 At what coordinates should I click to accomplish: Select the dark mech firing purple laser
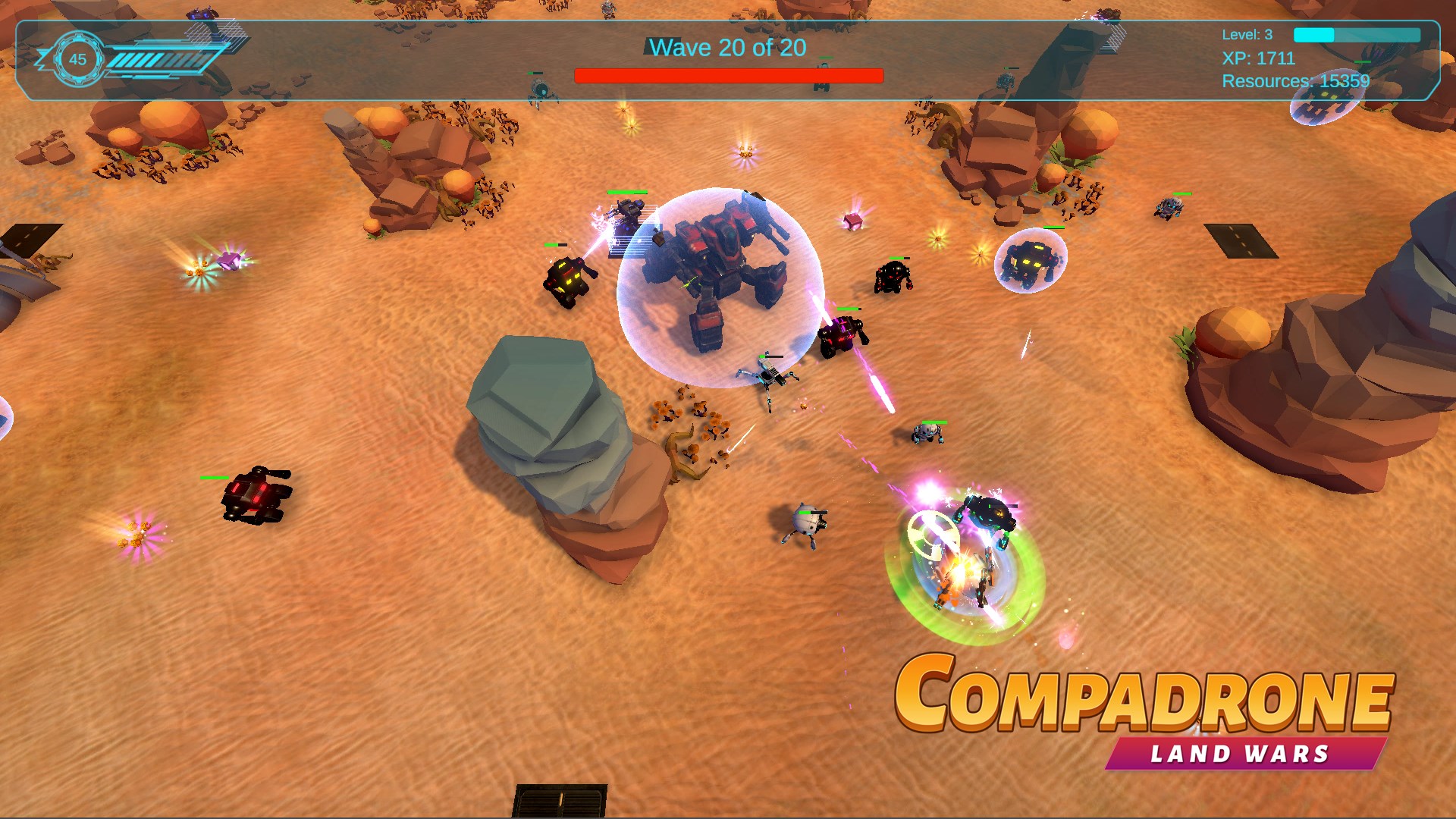[x=842, y=337]
